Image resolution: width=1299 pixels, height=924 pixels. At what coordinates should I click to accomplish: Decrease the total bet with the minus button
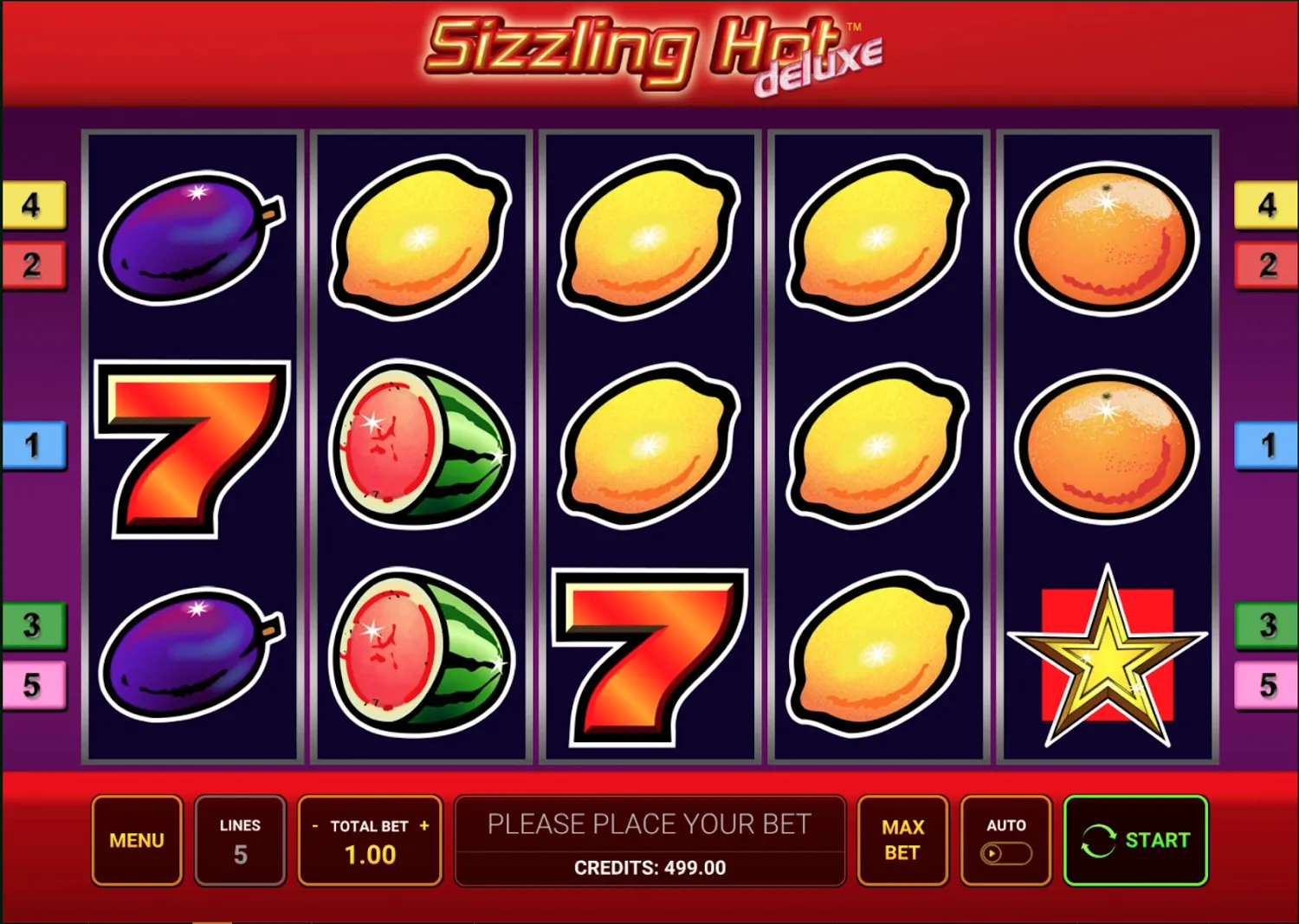(x=315, y=826)
